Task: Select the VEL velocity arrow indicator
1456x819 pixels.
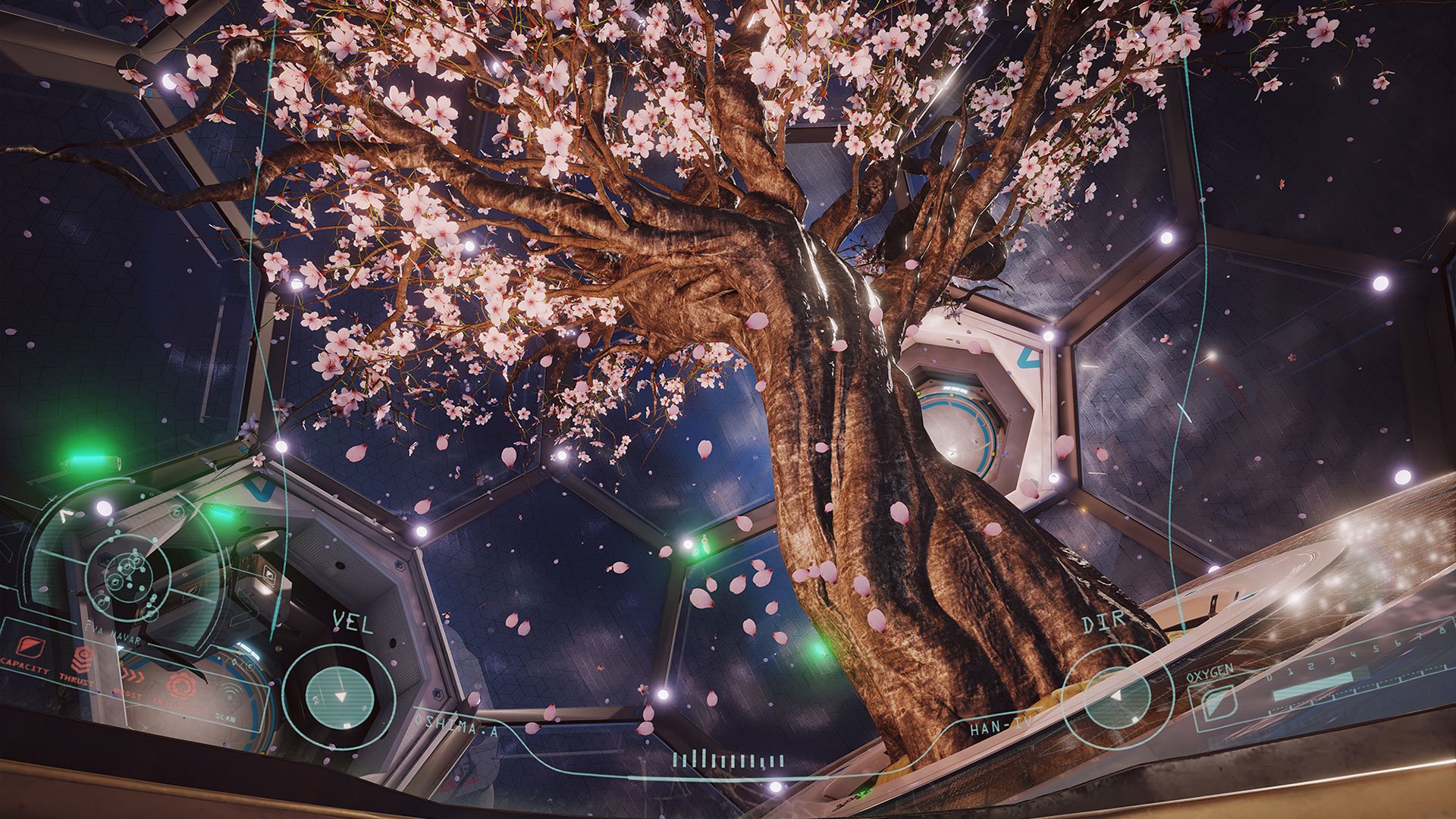Action: coord(340,696)
